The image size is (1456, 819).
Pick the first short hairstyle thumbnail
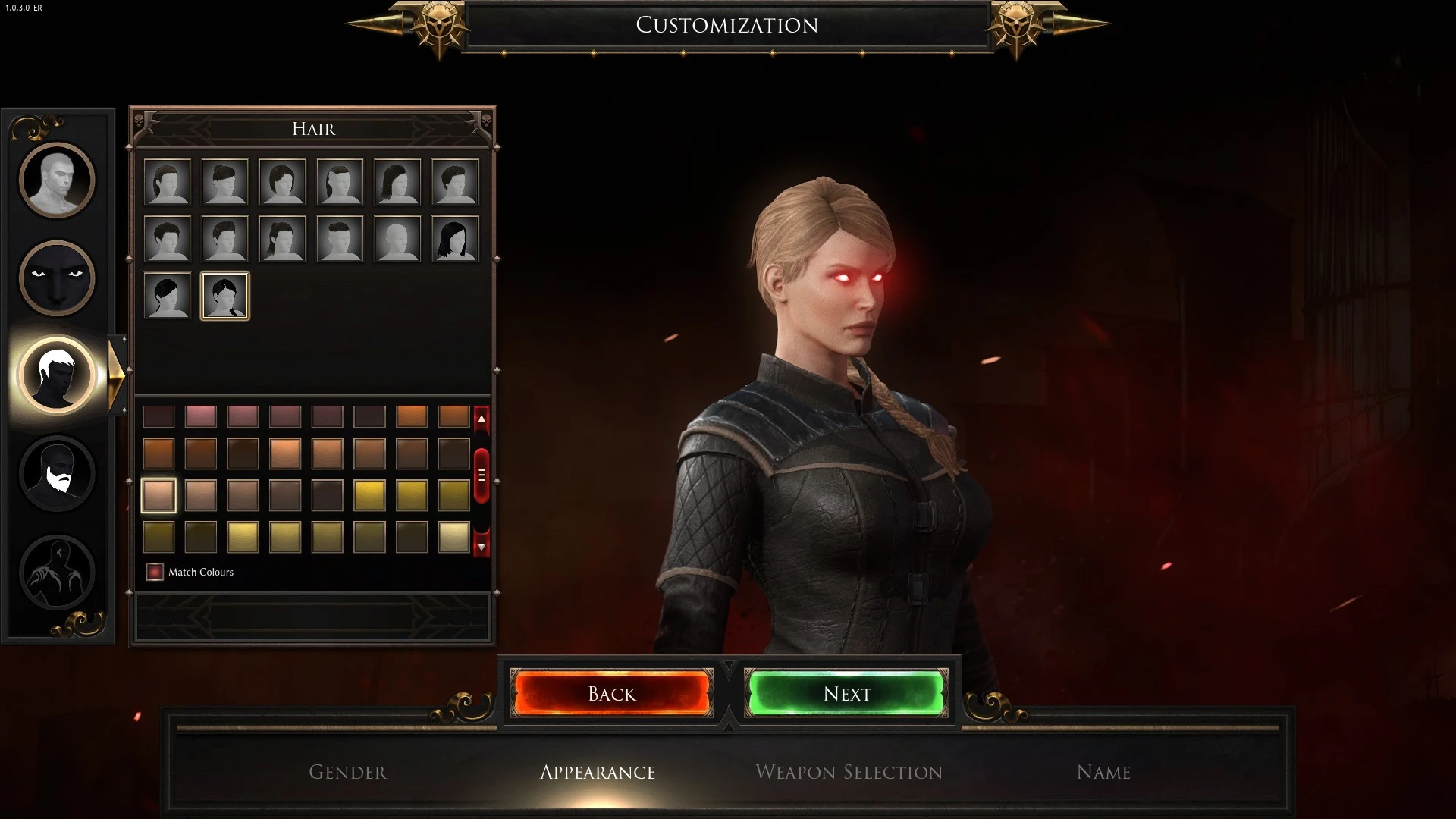coord(167,182)
